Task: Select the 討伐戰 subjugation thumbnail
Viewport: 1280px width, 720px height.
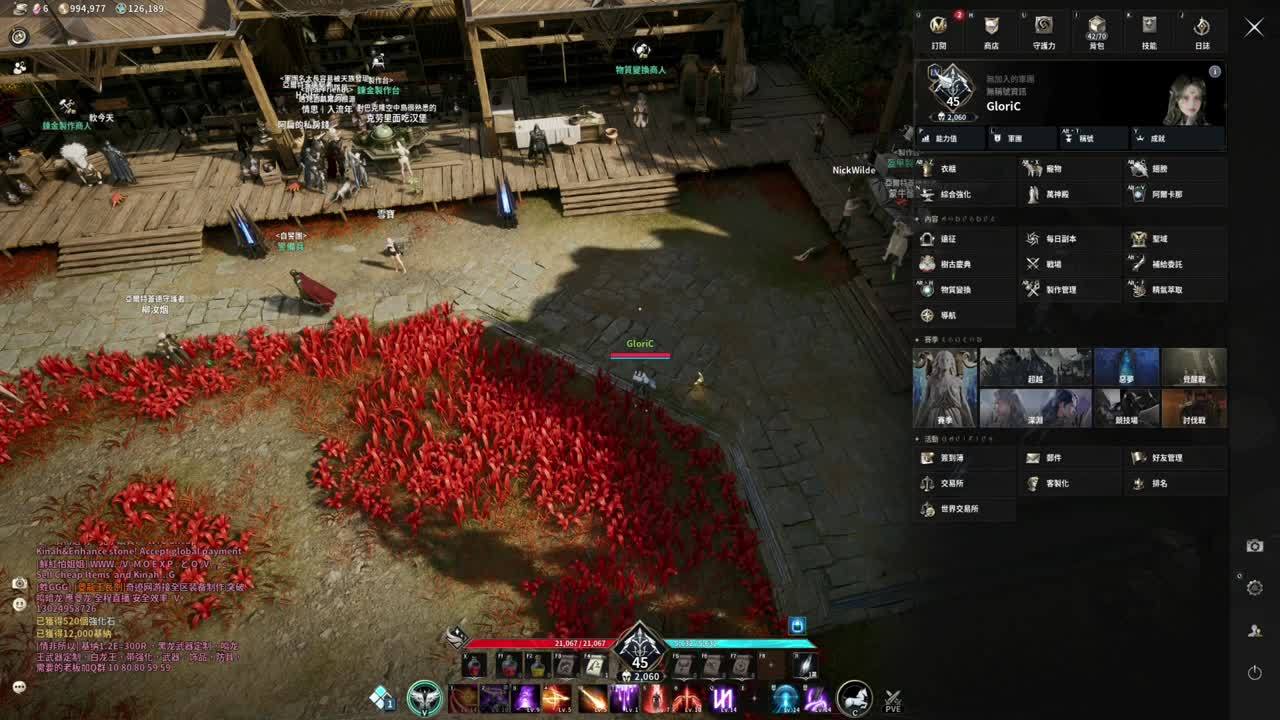Action: 1194,408
